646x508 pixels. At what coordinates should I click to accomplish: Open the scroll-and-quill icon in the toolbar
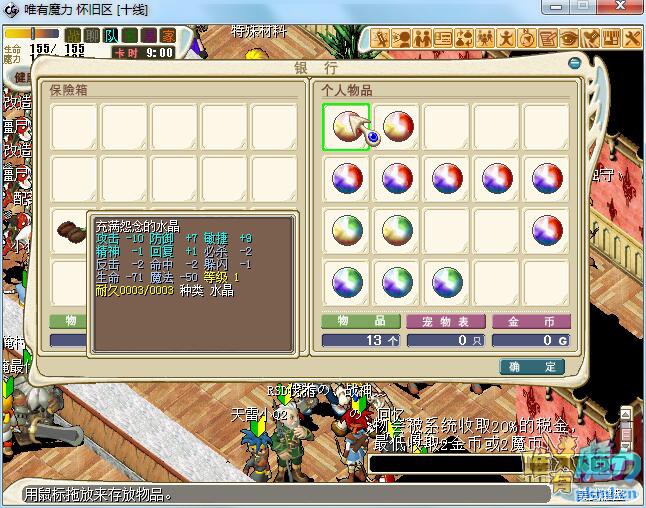pos(548,39)
